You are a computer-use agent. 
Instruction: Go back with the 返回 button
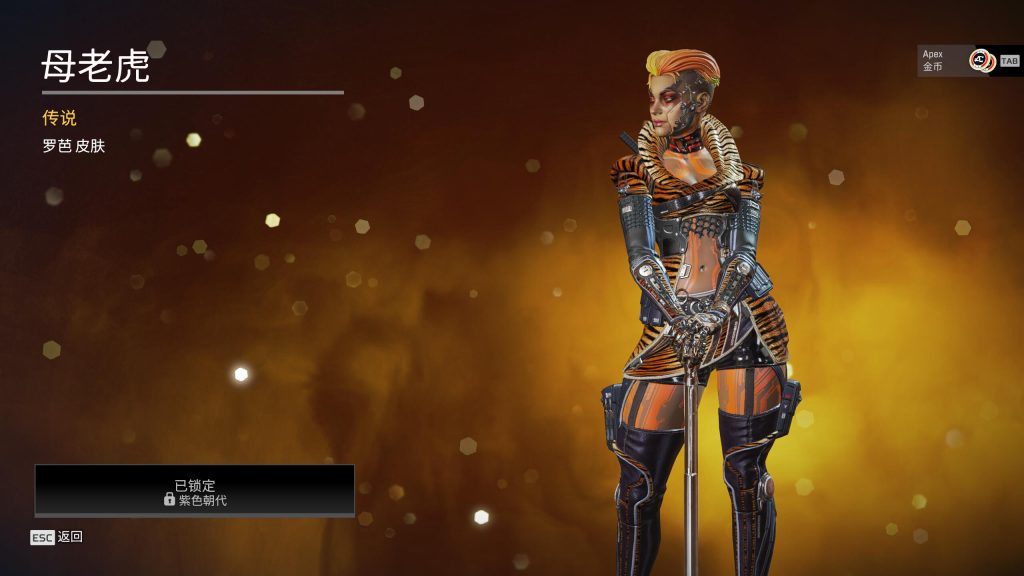[57, 537]
